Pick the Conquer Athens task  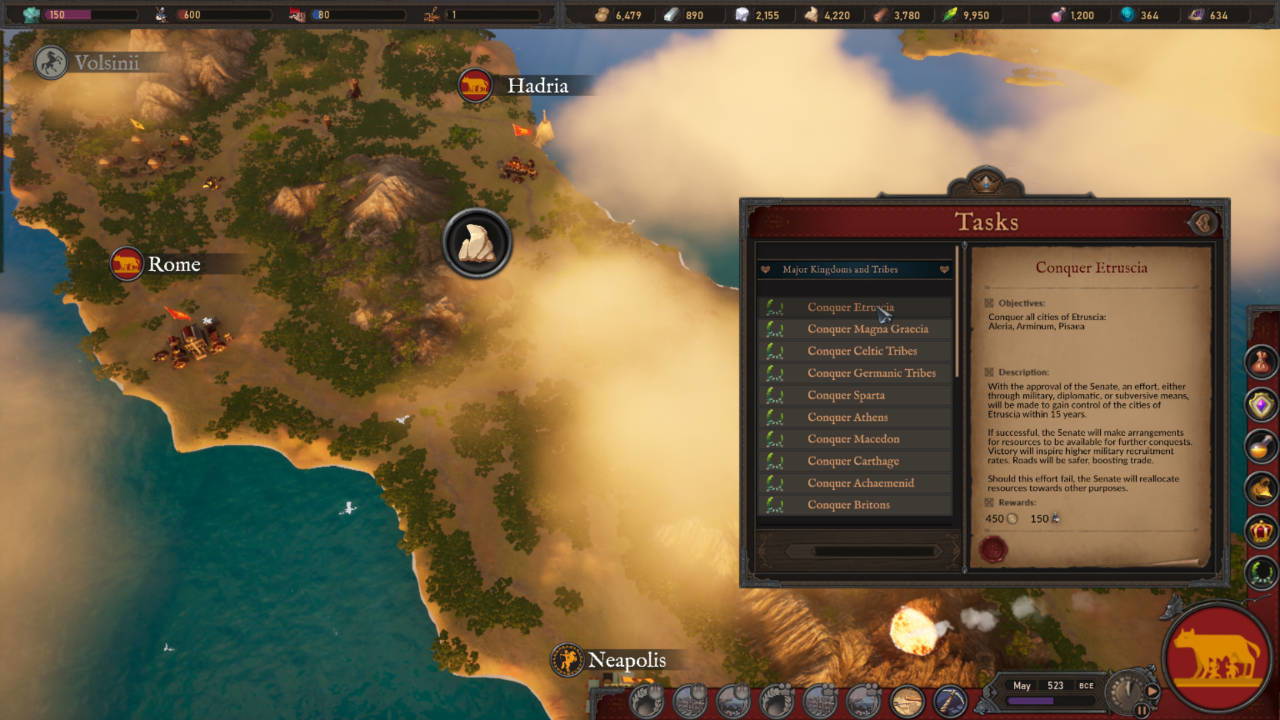coord(847,417)
